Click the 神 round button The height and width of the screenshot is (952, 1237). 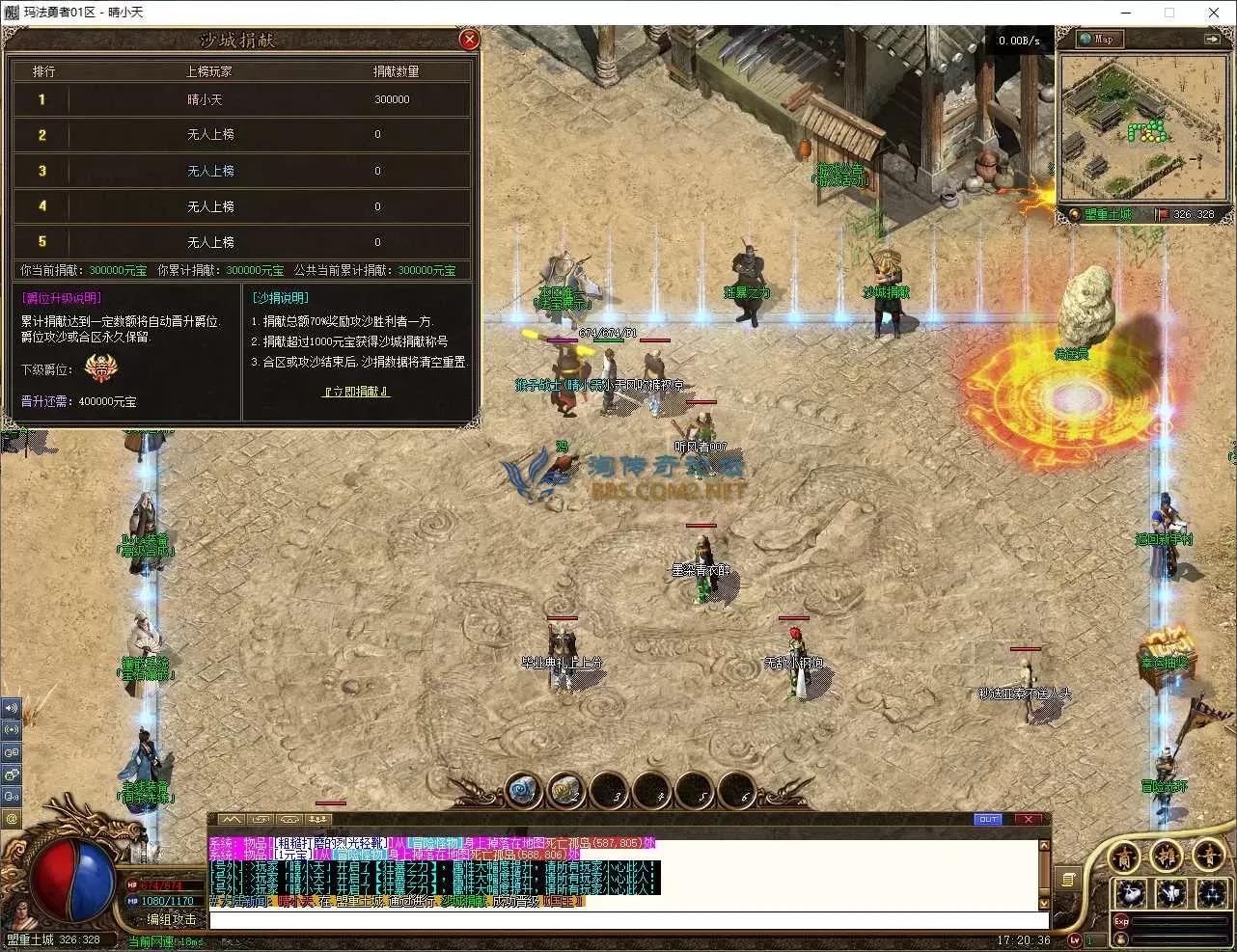pyautogui.click(x=1167, y=857)
